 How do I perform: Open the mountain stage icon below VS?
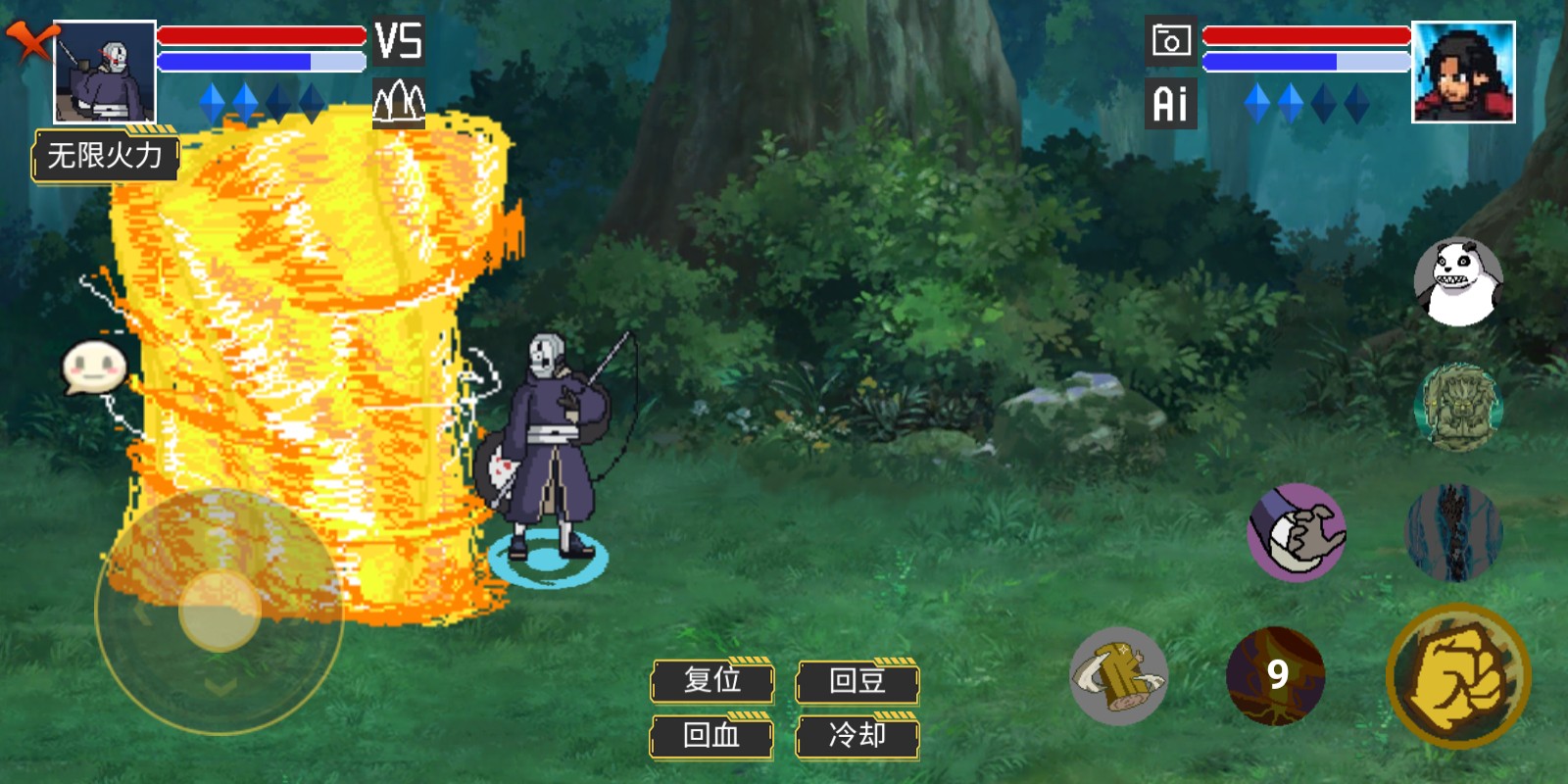pos(399,102)
